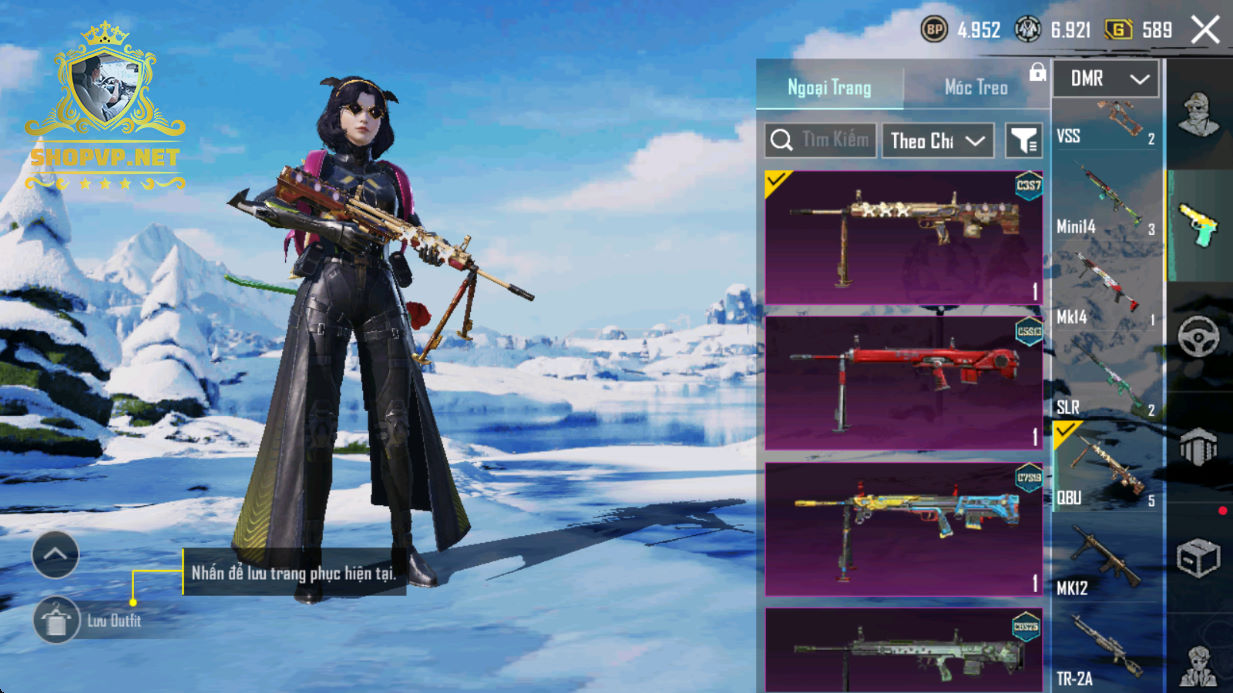Open the Theo Chỉ sort dropdown
This screenshot has height=693, width=1233.
click(937, 141)
